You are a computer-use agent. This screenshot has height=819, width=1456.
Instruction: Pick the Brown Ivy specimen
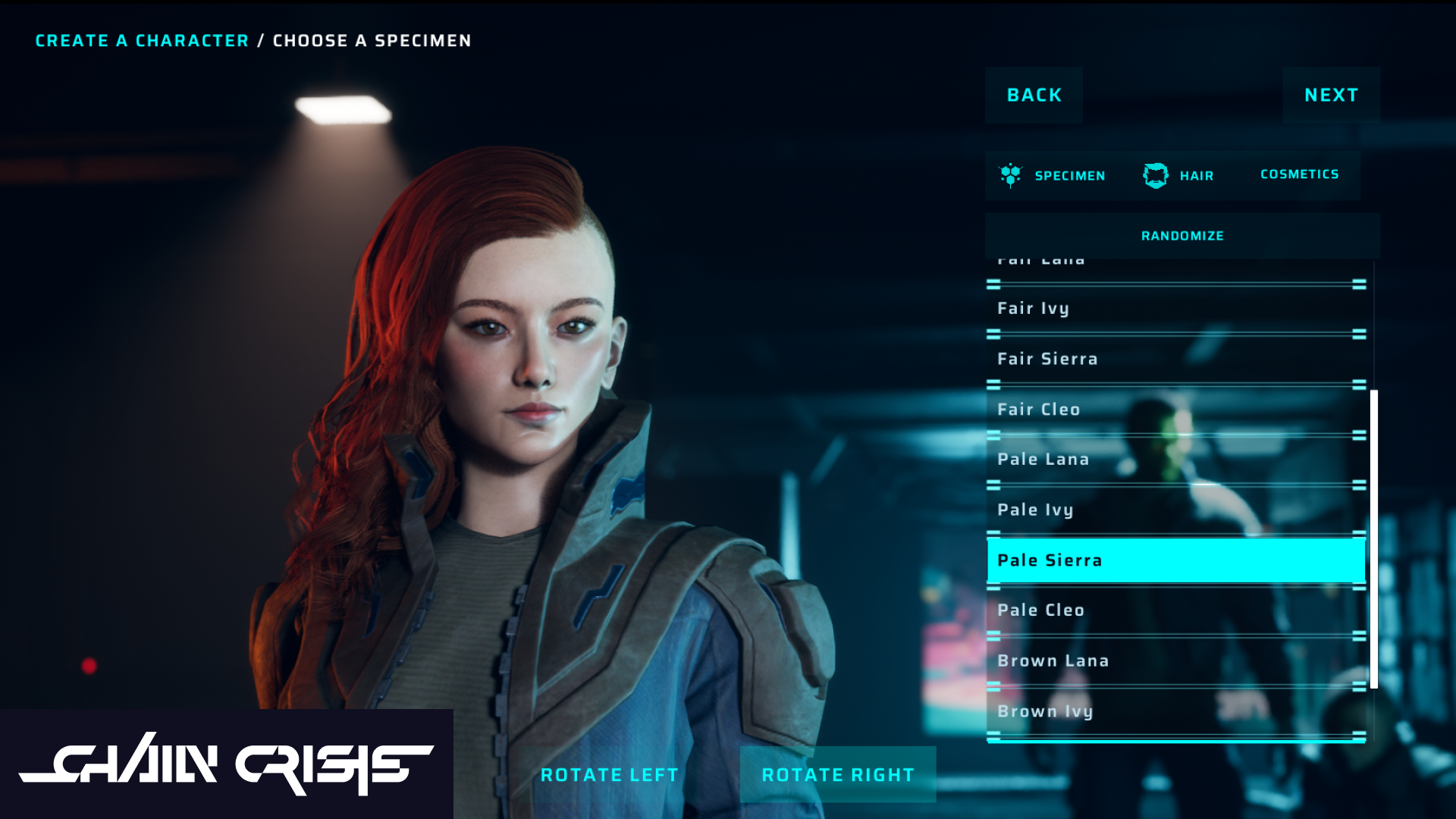coord(1175,711)
